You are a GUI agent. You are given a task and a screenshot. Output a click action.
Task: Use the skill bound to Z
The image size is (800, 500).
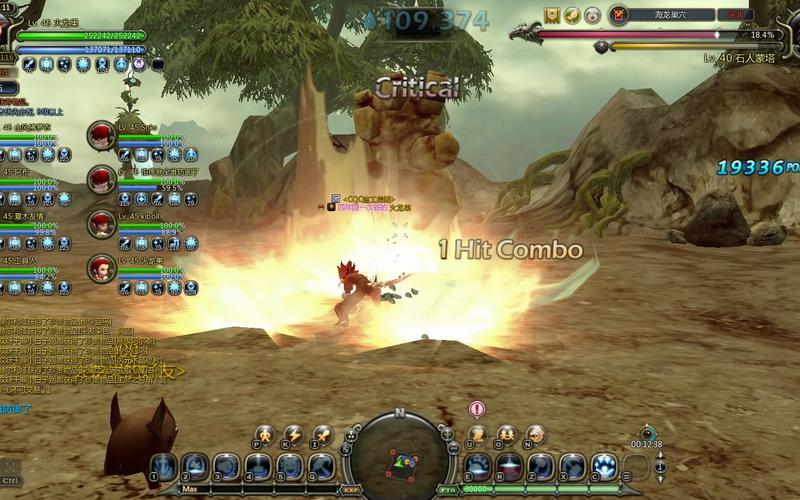(x=541, y=466)
